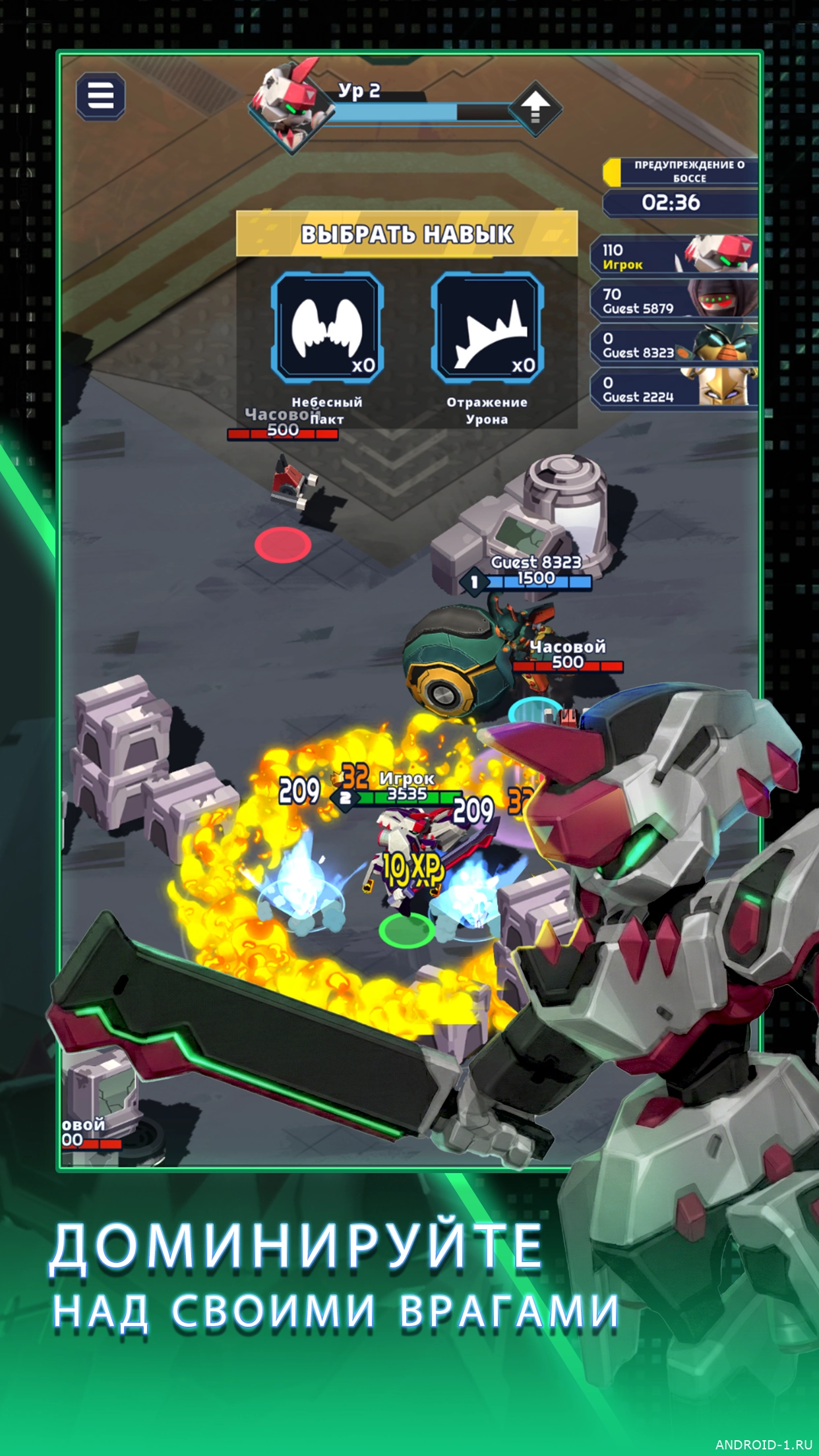Viewport: 819px width, 1456px height.
Task: Select the Отражение Урона skill
Action: point(487,328)
